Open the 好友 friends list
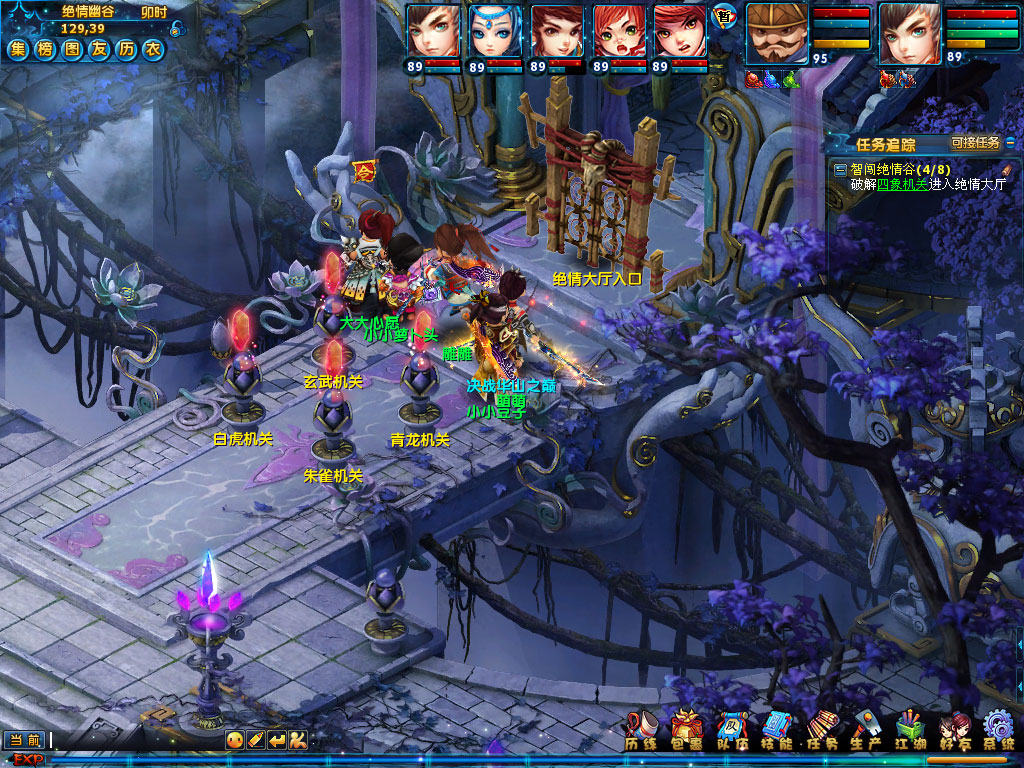 (x=954, y=729)
